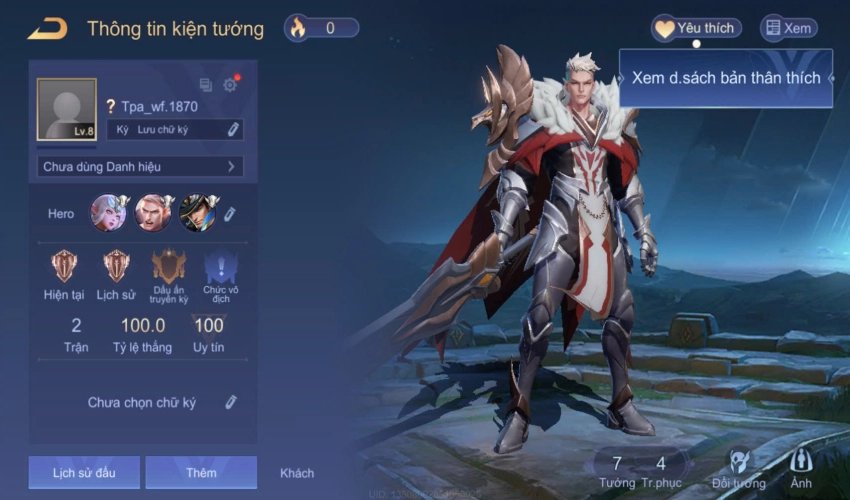Click the copy icon beside the gear
This screenshot has width=850, height=500.
206,85
